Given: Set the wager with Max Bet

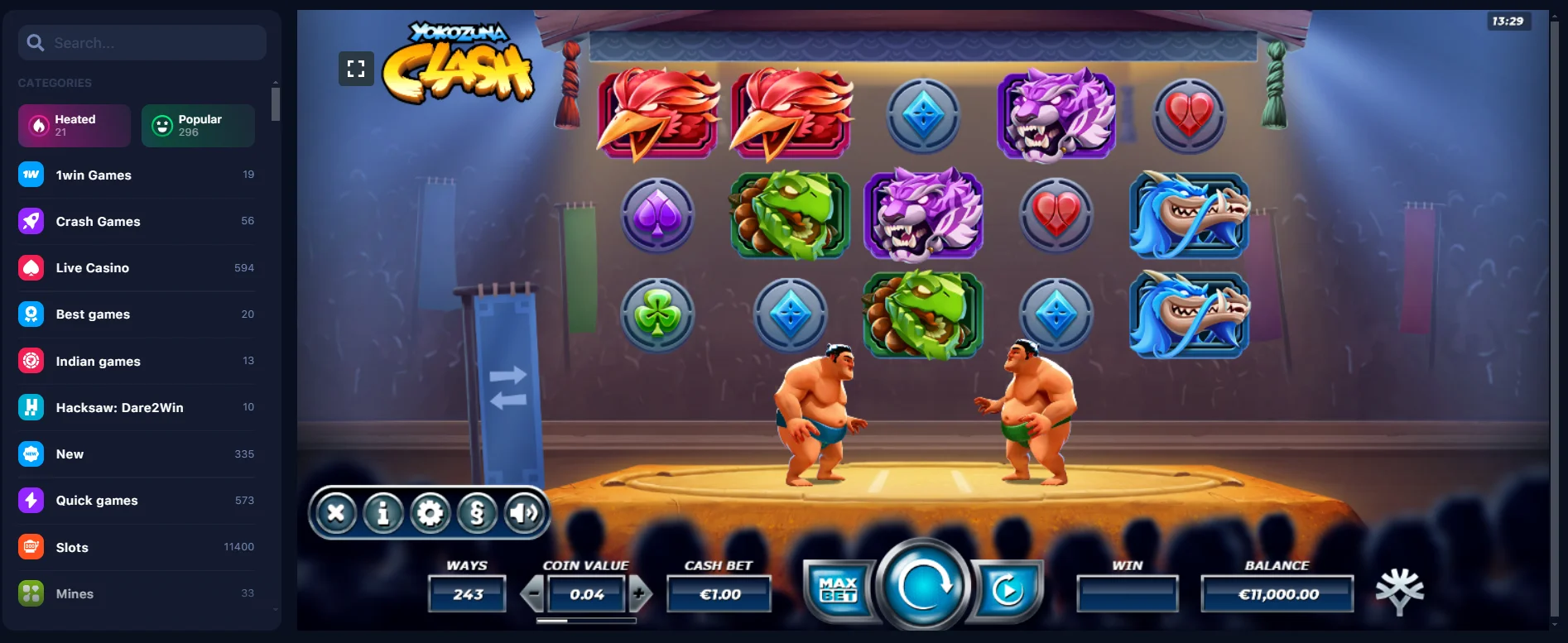Looking at the screenshot, I should (x=839, y=590).
